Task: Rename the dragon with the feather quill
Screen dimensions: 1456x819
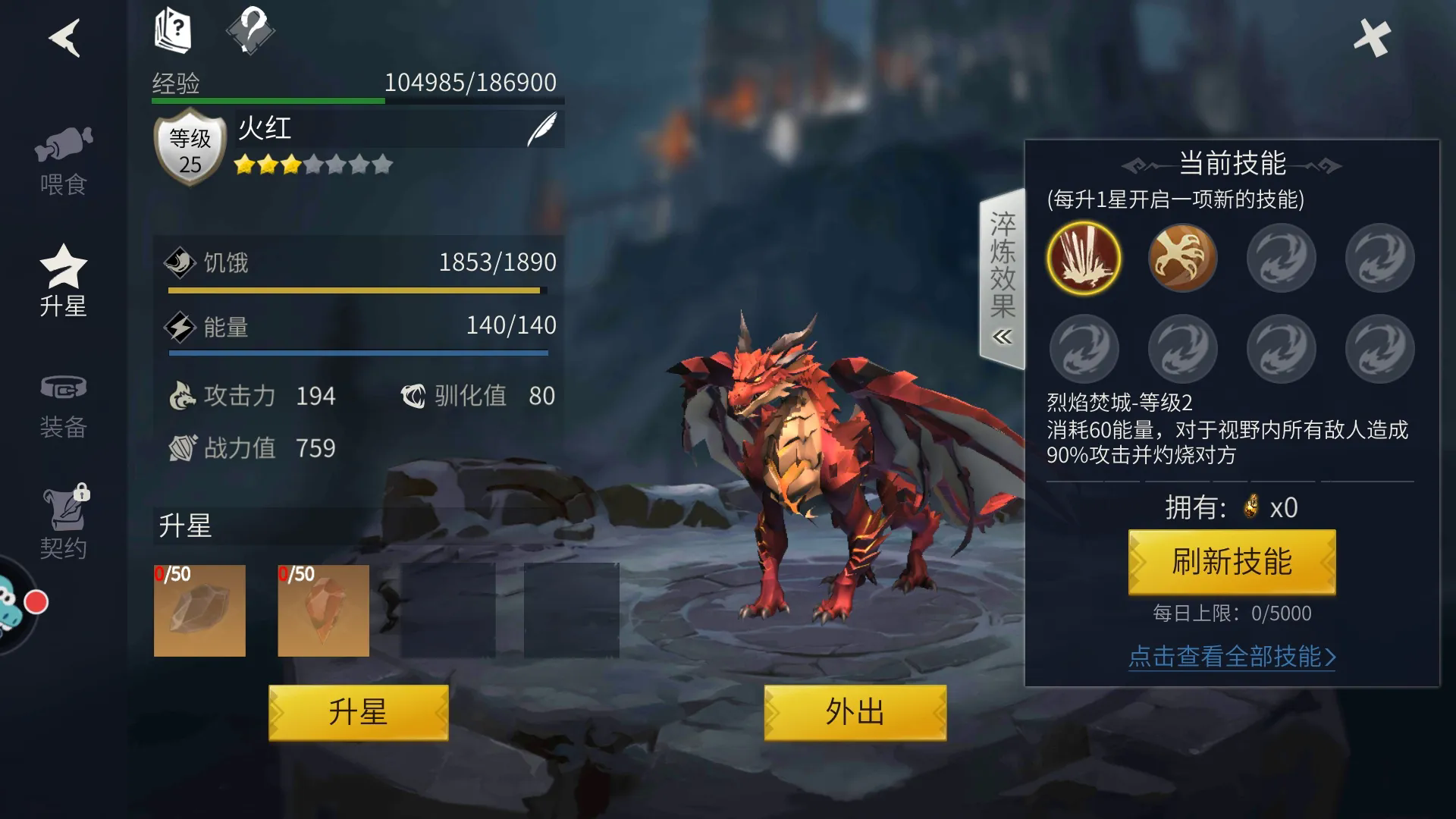Action: click(x=542, y=129)
